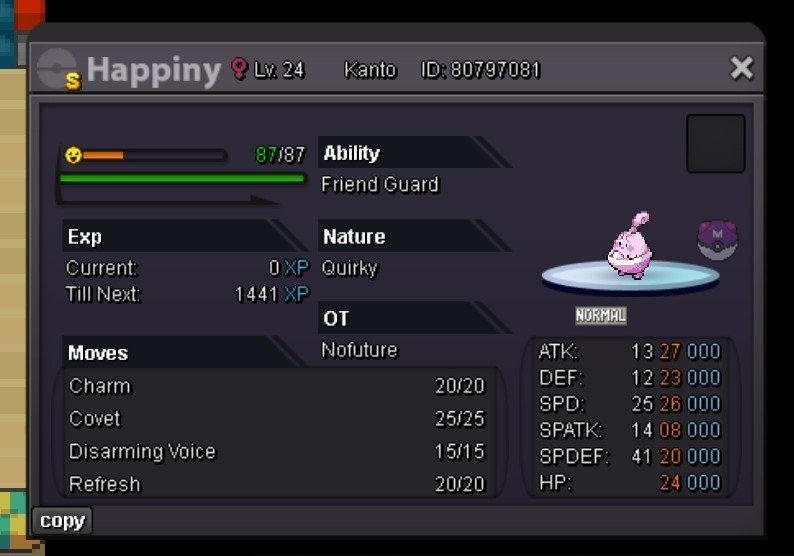
Task: Click the copy button
Action: point(62,521)
